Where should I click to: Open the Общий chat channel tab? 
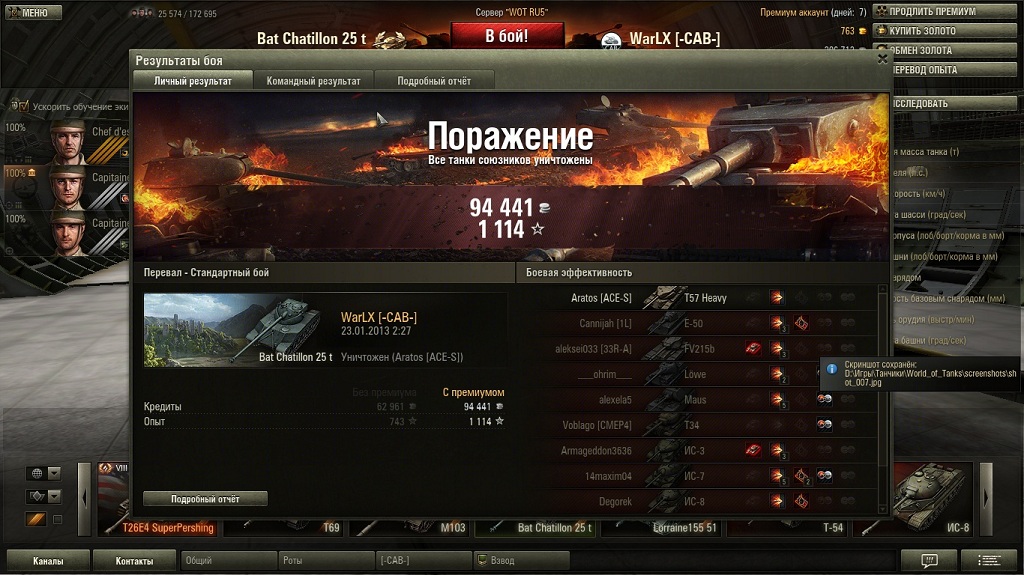point(229,561)
